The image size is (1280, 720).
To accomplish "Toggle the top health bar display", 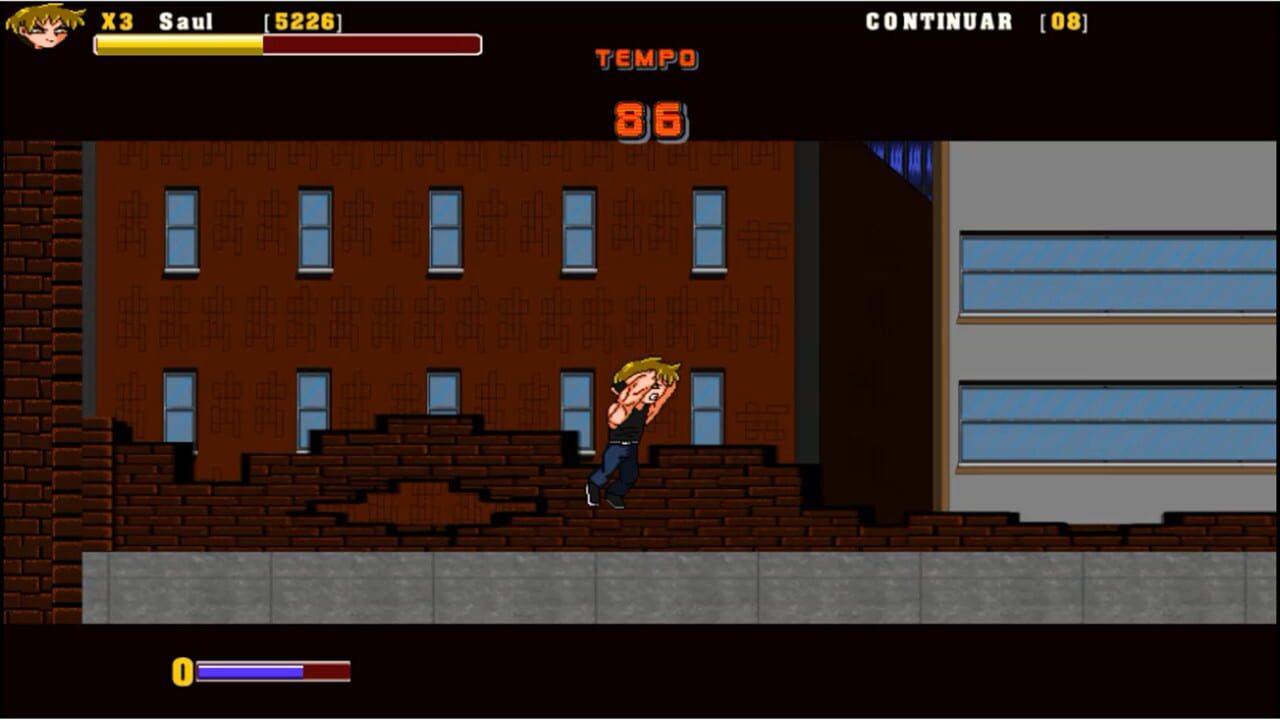I will [287, 44].
